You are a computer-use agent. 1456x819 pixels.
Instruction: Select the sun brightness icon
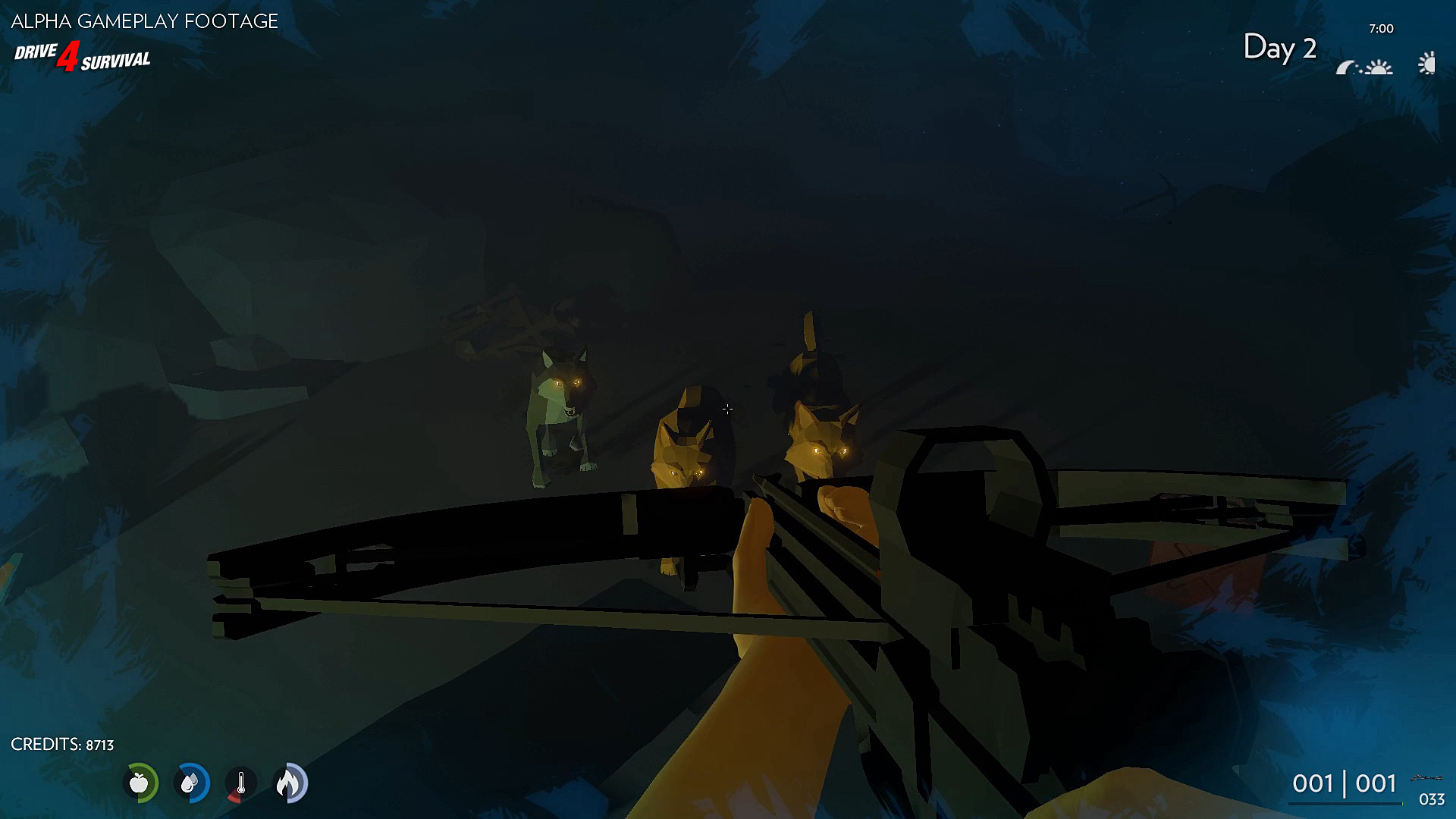[1426, 64]
